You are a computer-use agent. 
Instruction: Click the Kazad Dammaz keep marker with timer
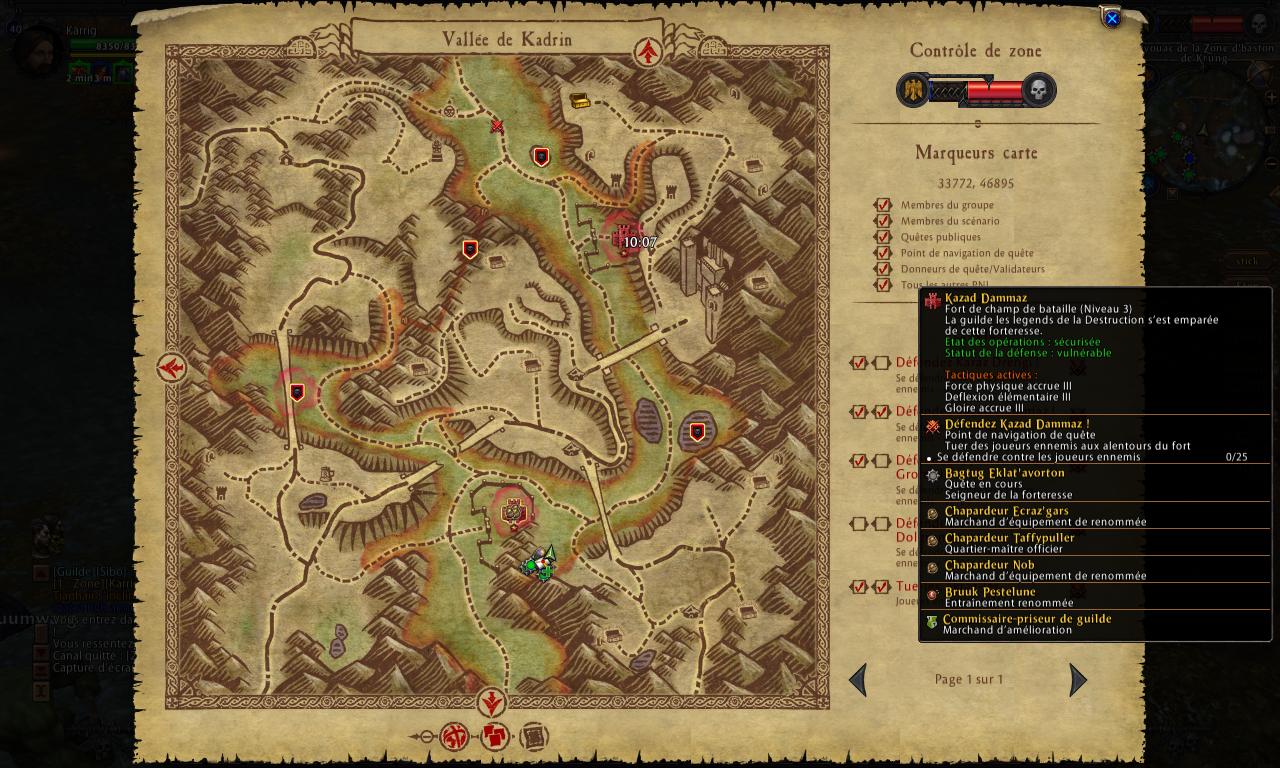[622, 239]
